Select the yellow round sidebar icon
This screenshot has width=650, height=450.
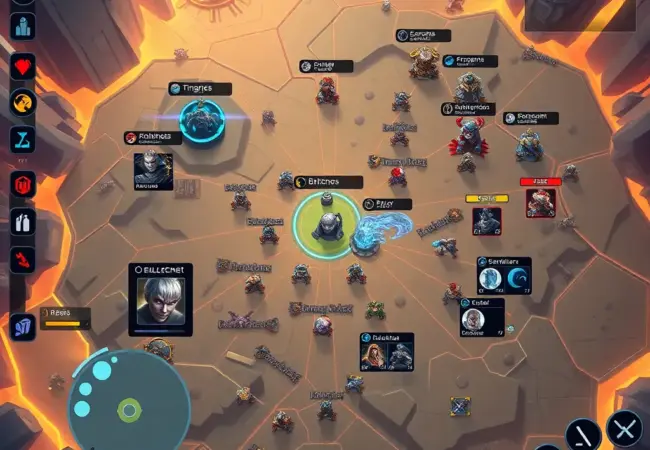pos(22,102)
